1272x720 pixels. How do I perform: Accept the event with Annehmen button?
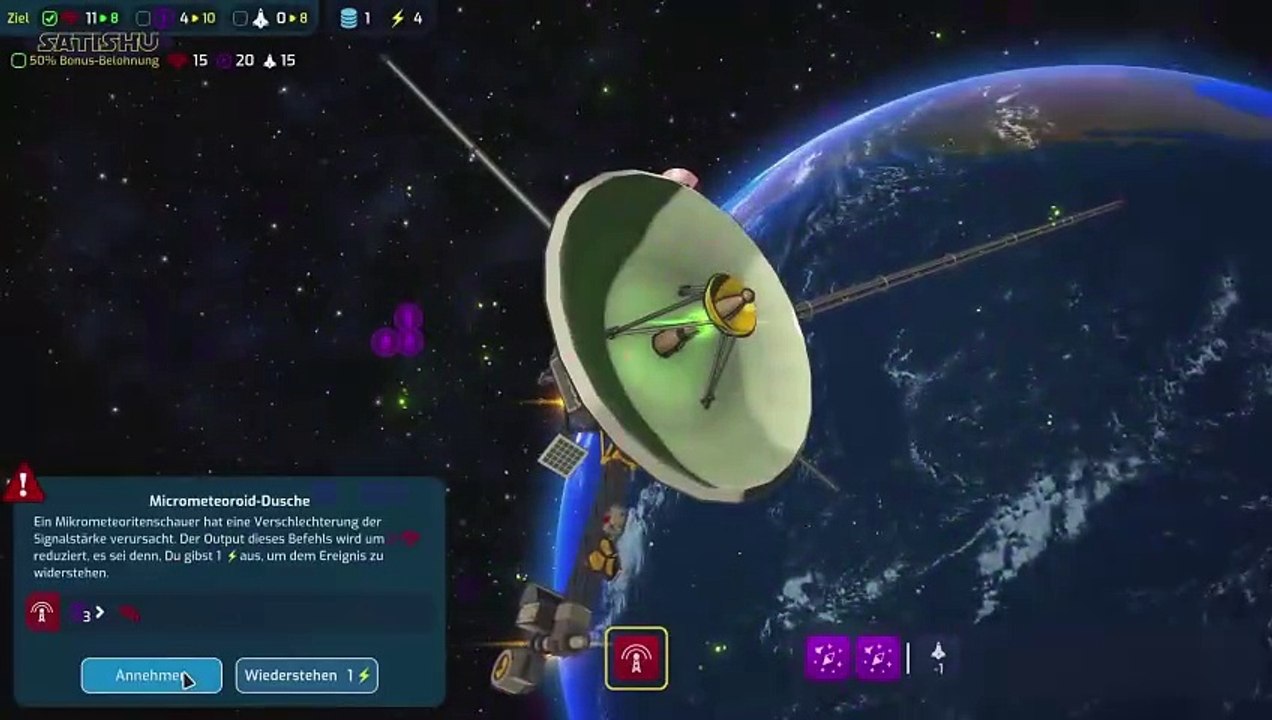point(151,675)
